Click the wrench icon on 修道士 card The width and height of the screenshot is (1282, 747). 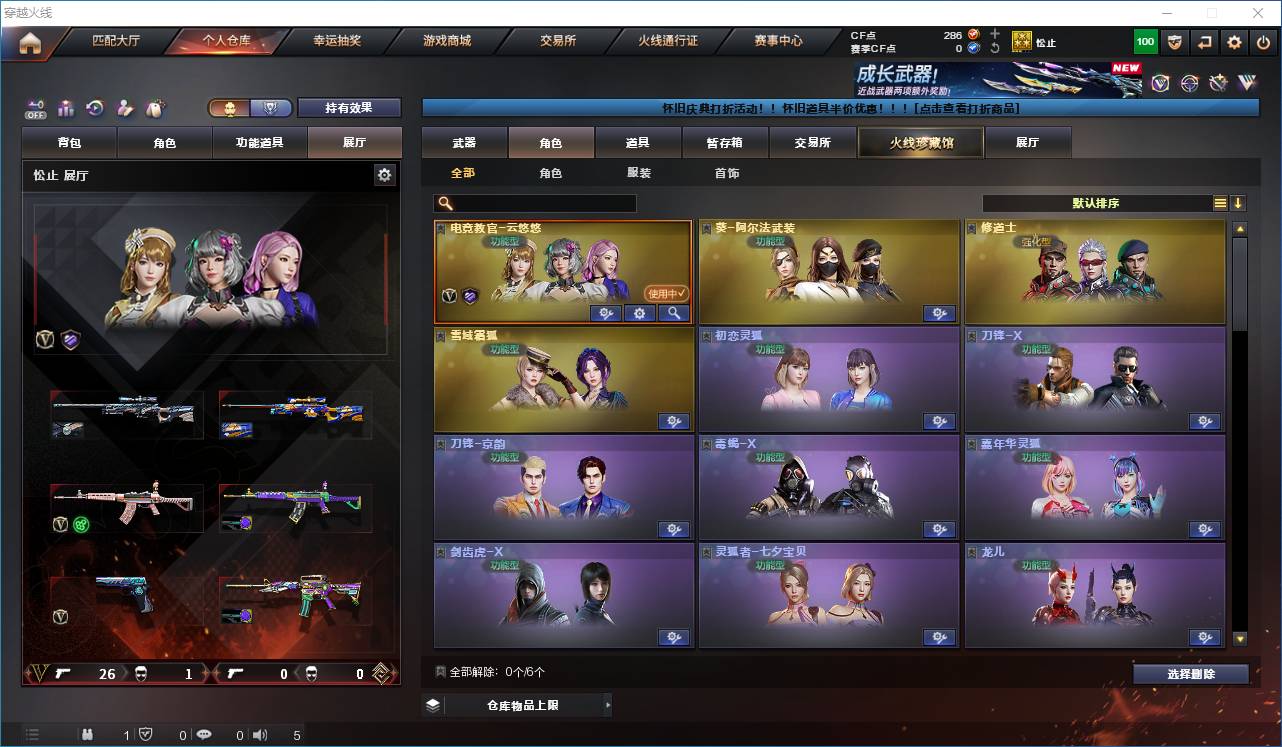pos(1204,313)
